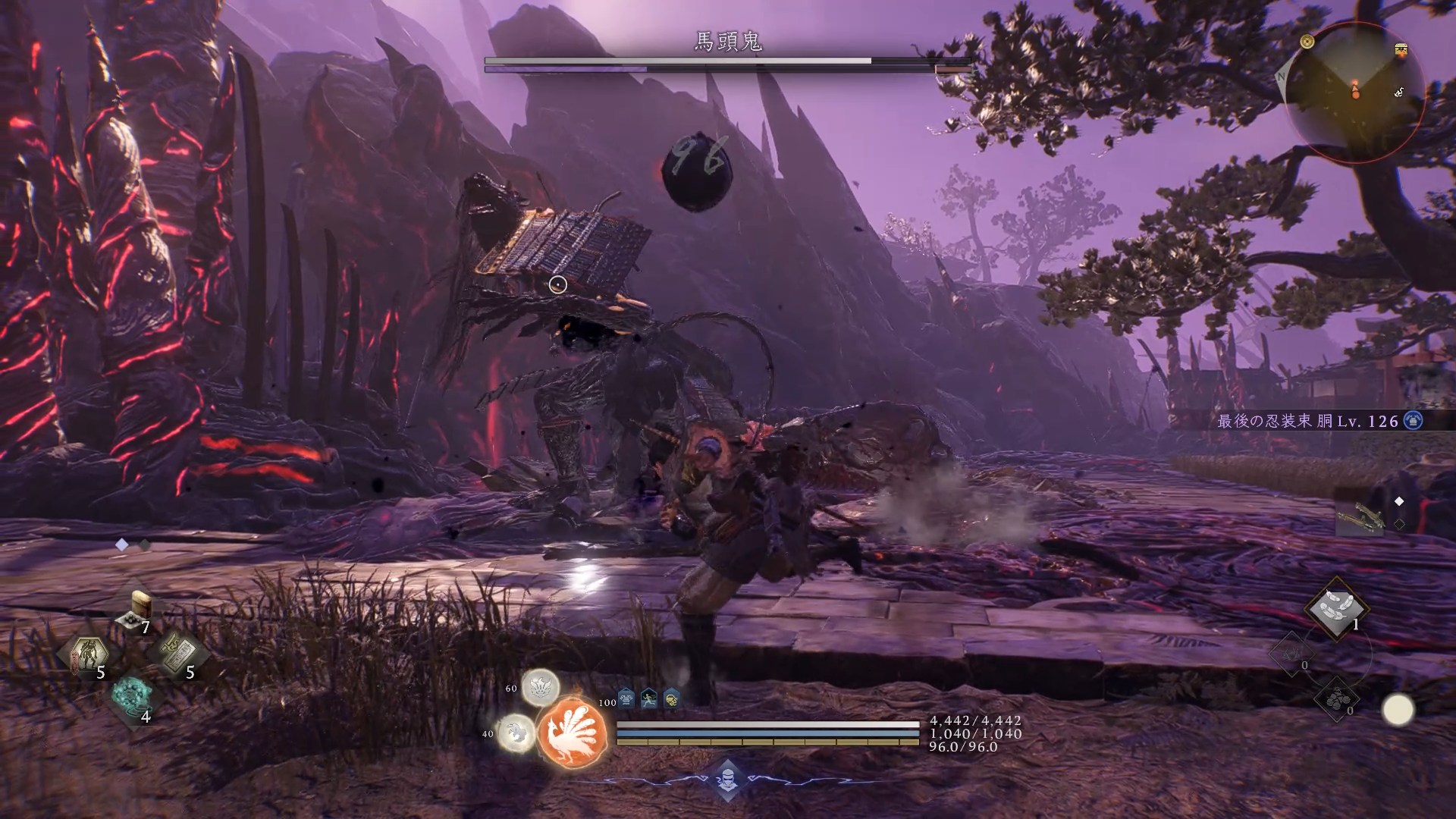Click the running figure buff icon
The height and width of the screenshot is (819, 1456).
tap(649, 698)
